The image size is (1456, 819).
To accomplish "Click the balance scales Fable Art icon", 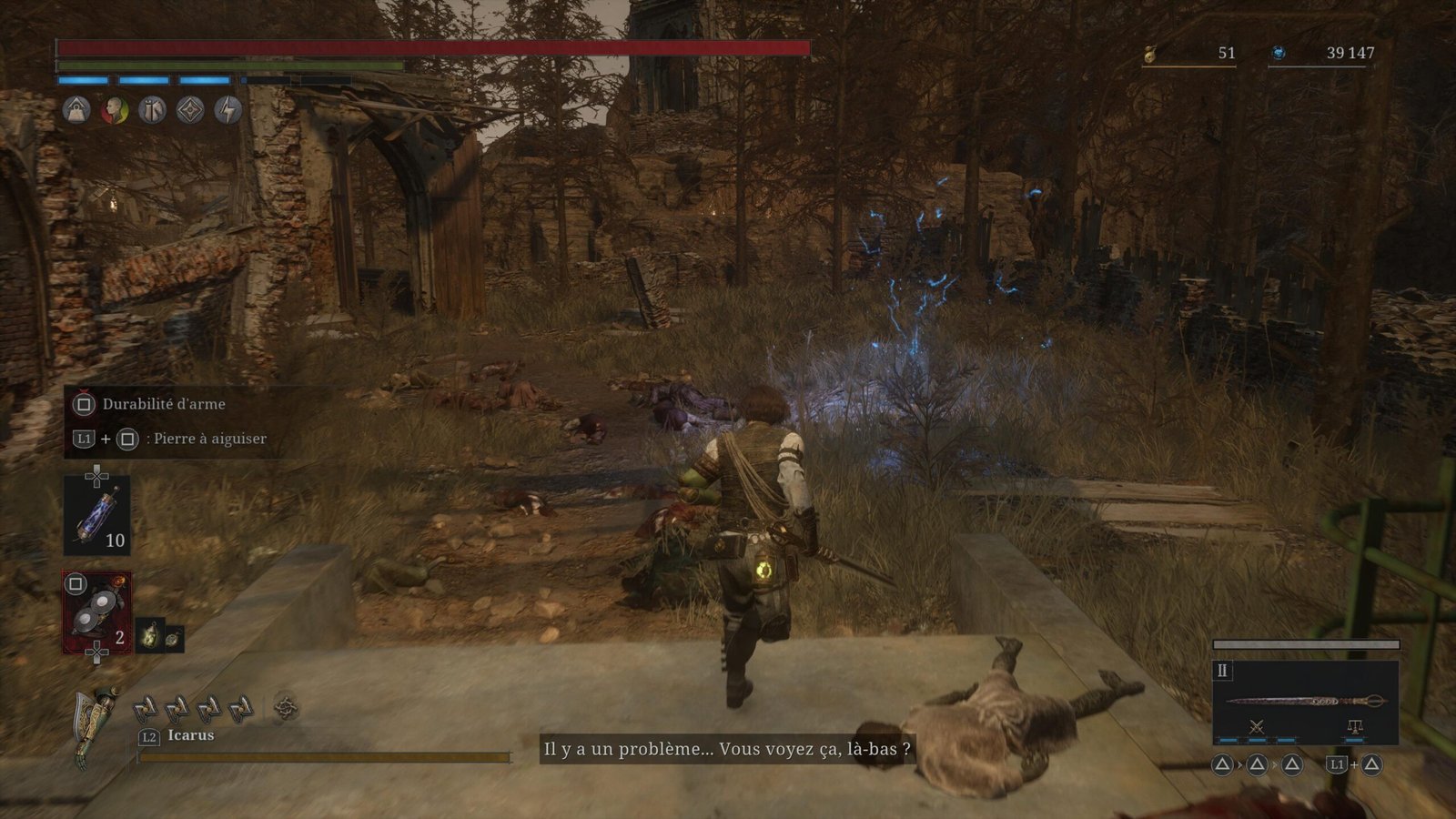I will (x=1354, y=726).
